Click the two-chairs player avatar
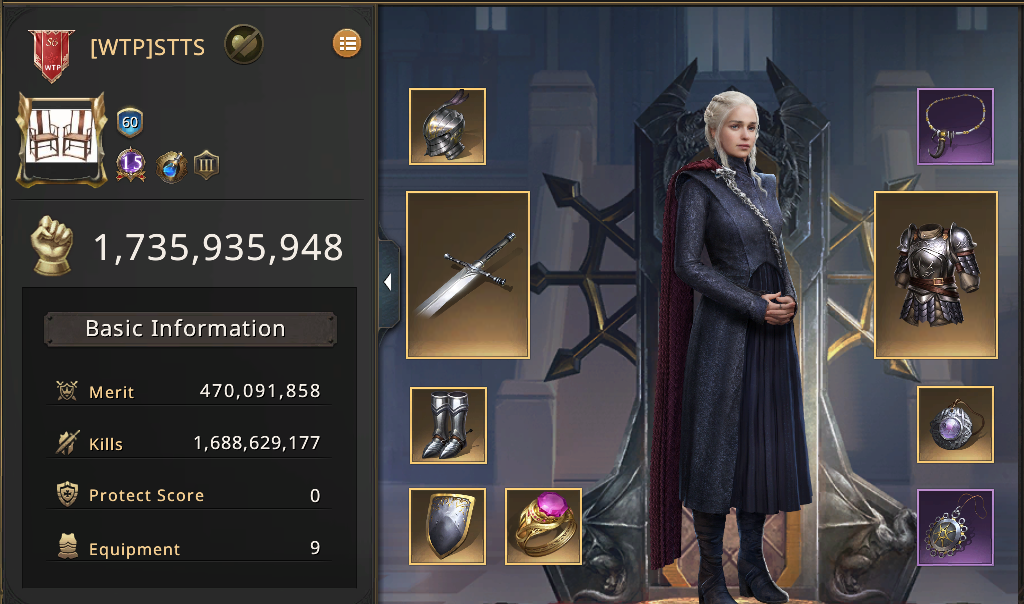The width and height of the screenshot is (1024, 604). (x=62, y=140)
